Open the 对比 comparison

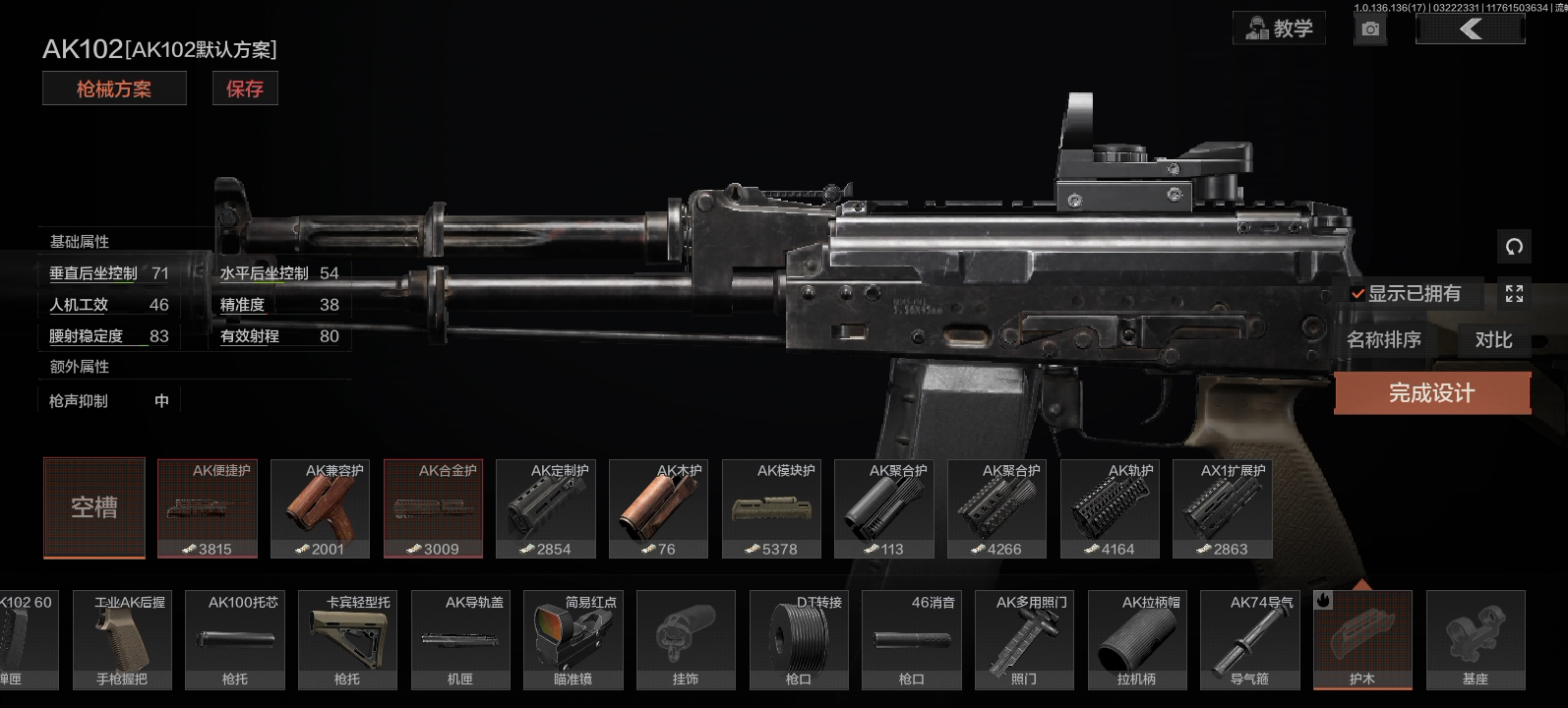[x=1493, y=340]
